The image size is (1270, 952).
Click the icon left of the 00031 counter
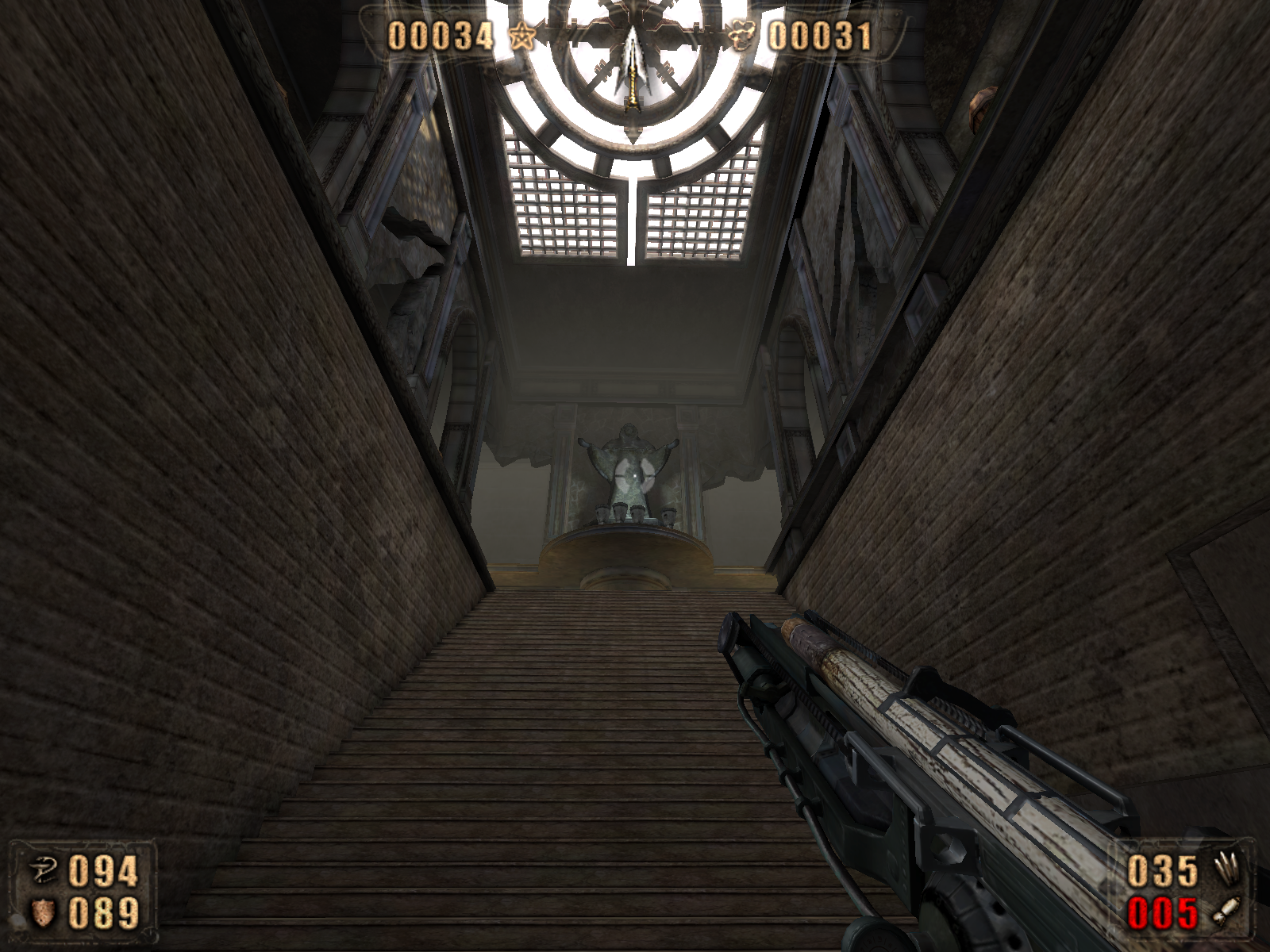[742, 37]
